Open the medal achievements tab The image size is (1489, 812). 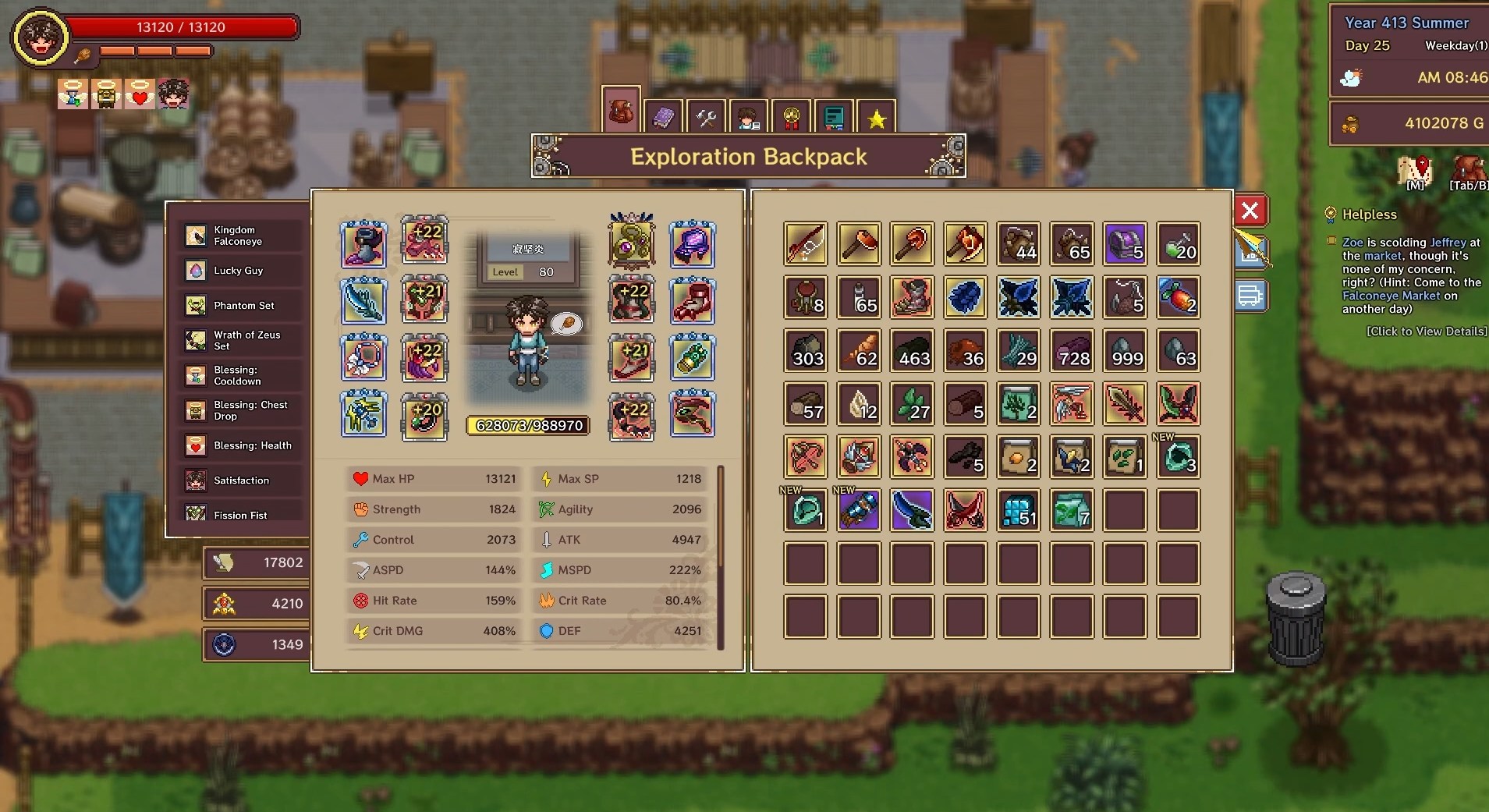pos(791,119)
